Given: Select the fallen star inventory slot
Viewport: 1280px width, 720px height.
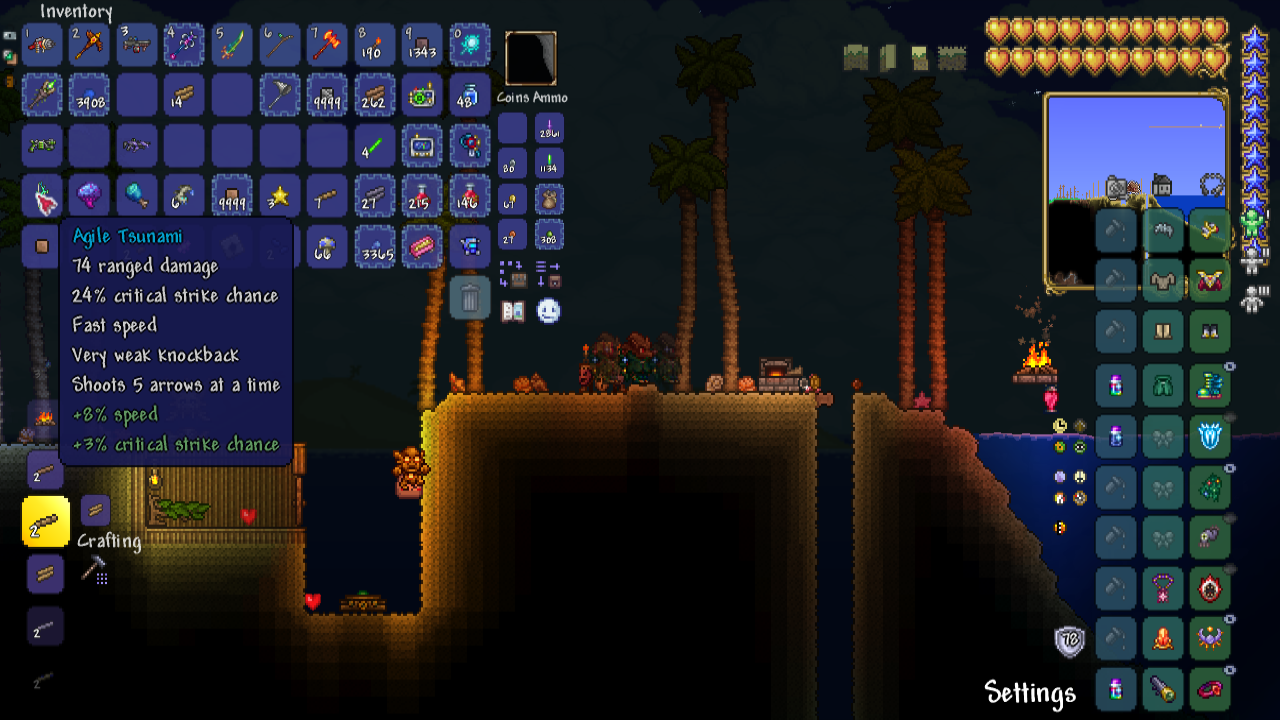Looking at the screenshot, I should pyautogui.click(x=279, y=196).
